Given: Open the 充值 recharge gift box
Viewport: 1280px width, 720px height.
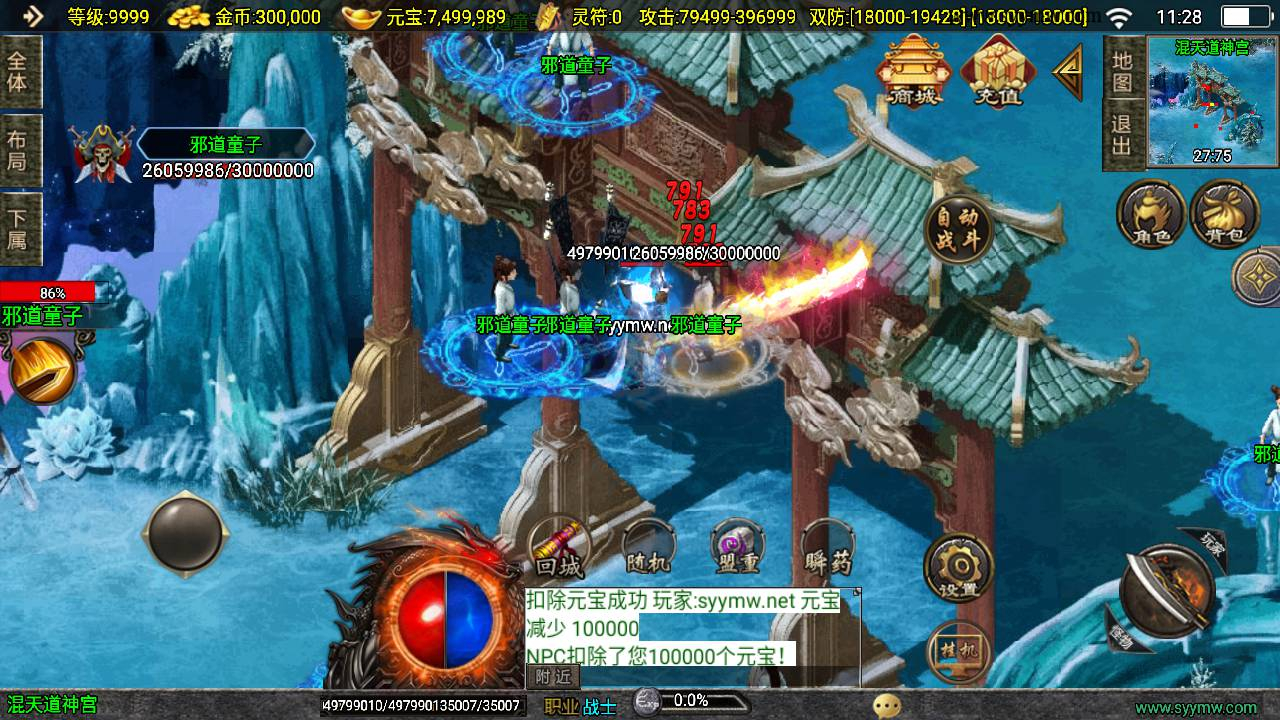Looking at the screenshot, I should click(x=997, y=70).
